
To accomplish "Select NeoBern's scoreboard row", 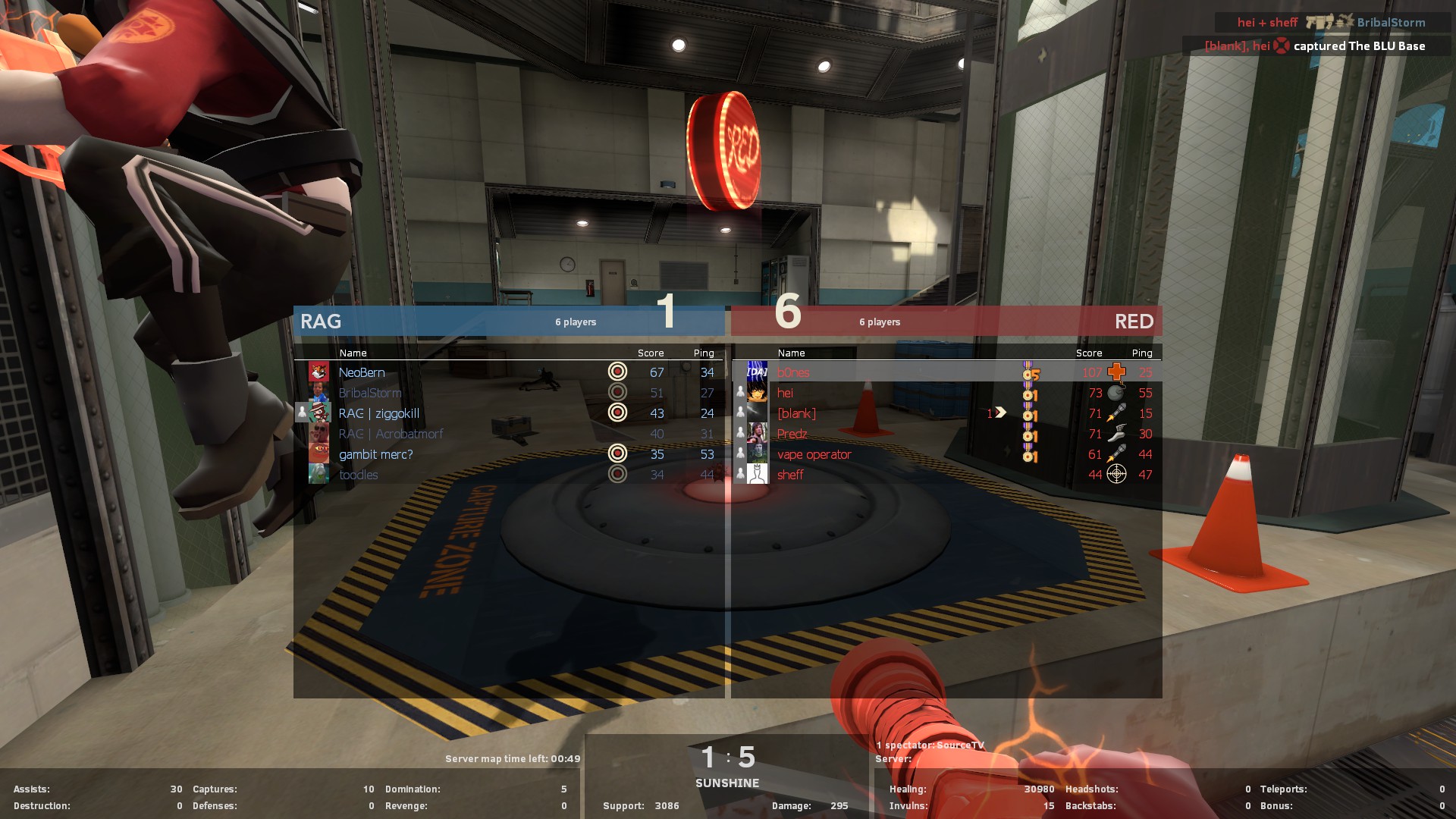I will pyautogui.click(x=362, y=372).
